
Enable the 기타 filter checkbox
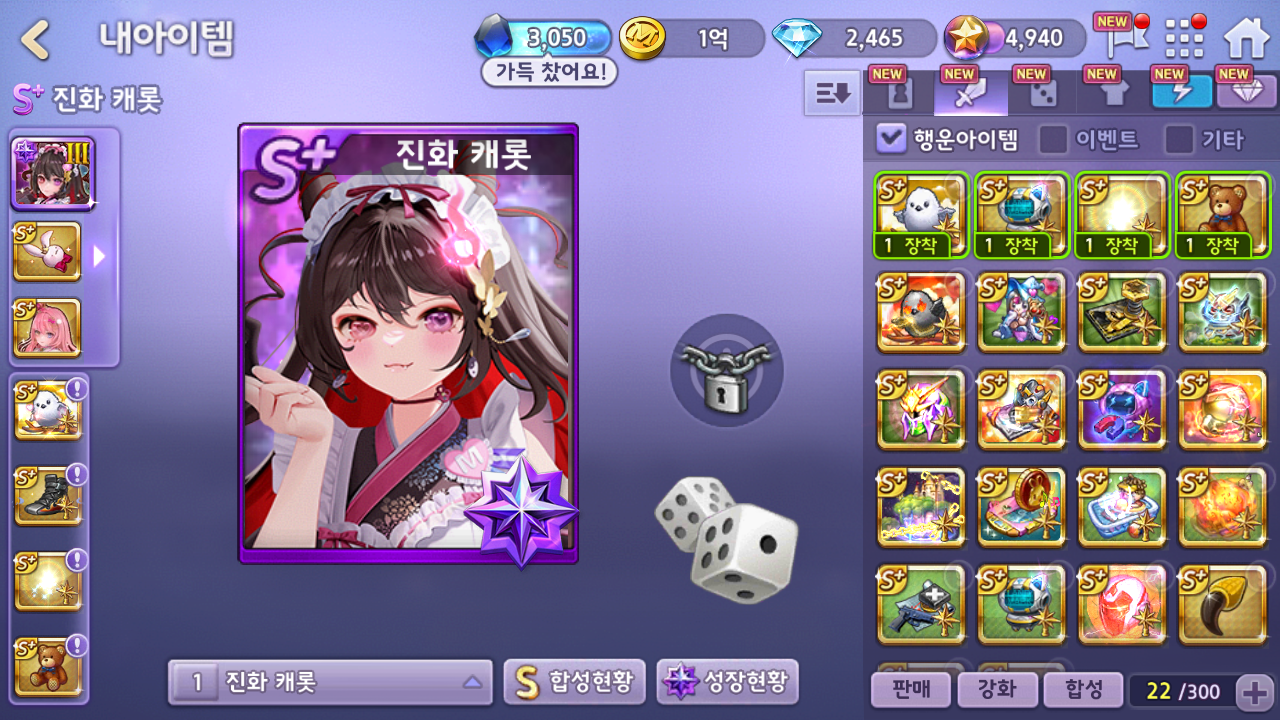1179,139
